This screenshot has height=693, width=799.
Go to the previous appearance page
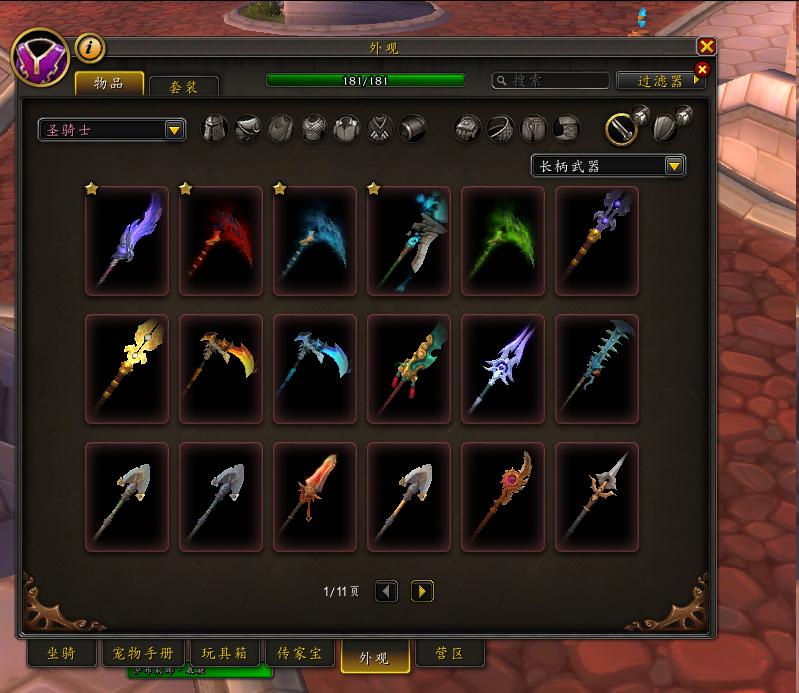click(x=386, y=591)
